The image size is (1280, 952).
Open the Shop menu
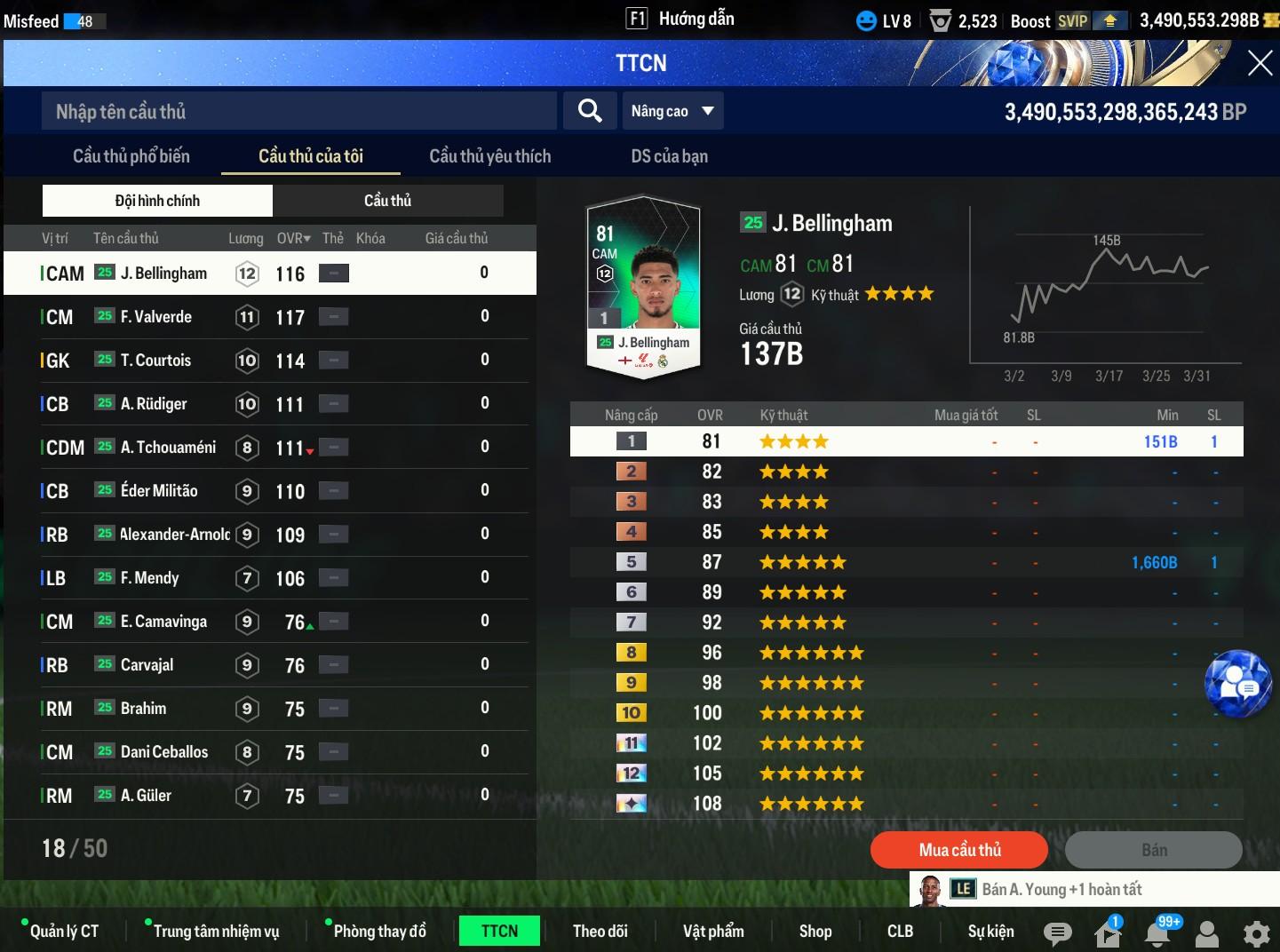point(815,931)
